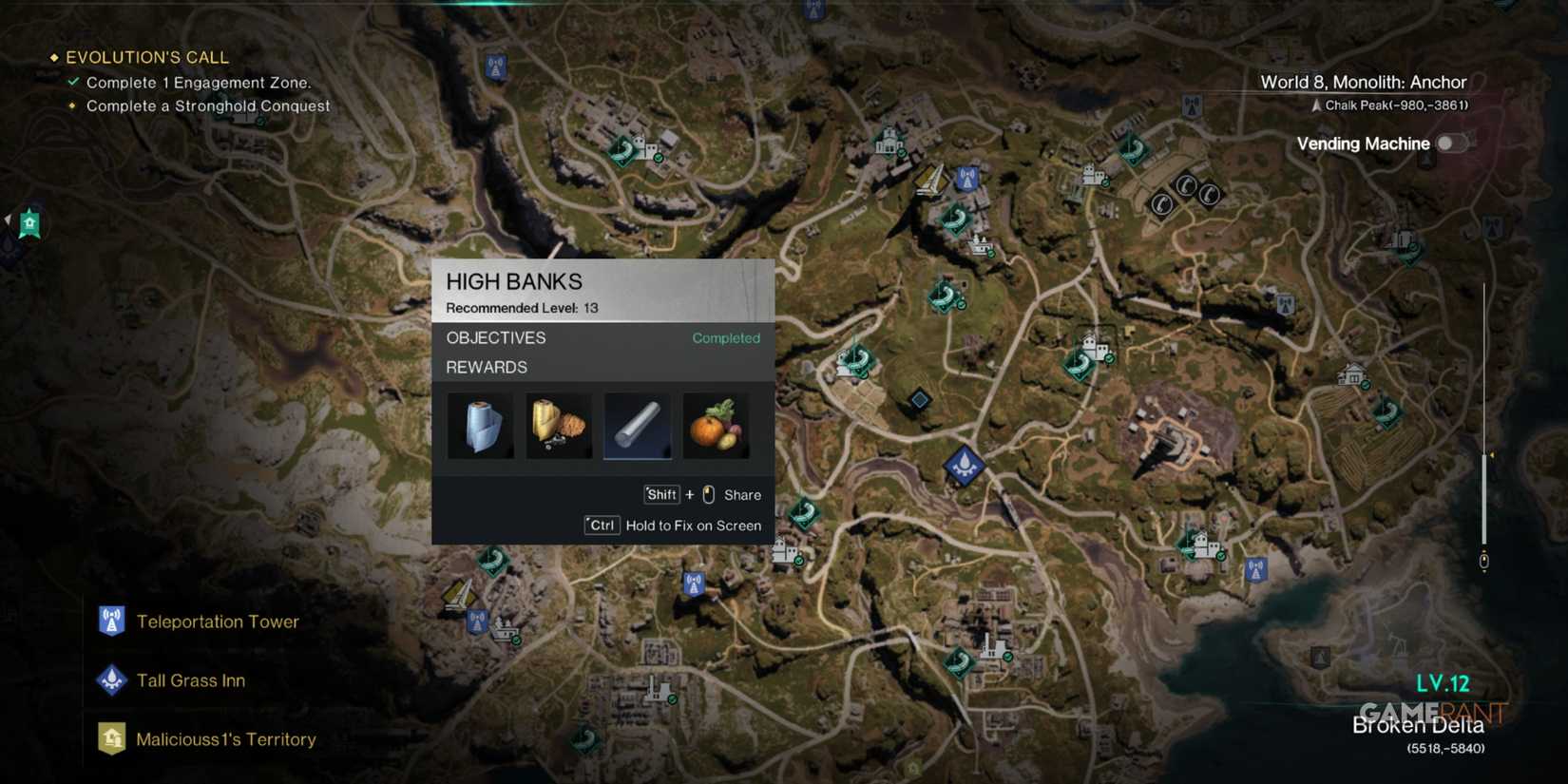Click the arrow beside the Chalk Peak coordinates

point(1317,106)
